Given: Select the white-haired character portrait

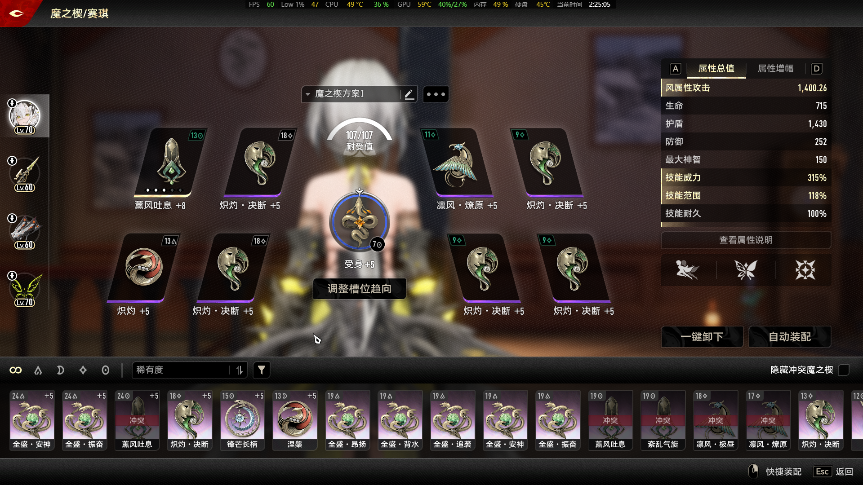Looking at the screenshot, I should click(x=25, y=115).
